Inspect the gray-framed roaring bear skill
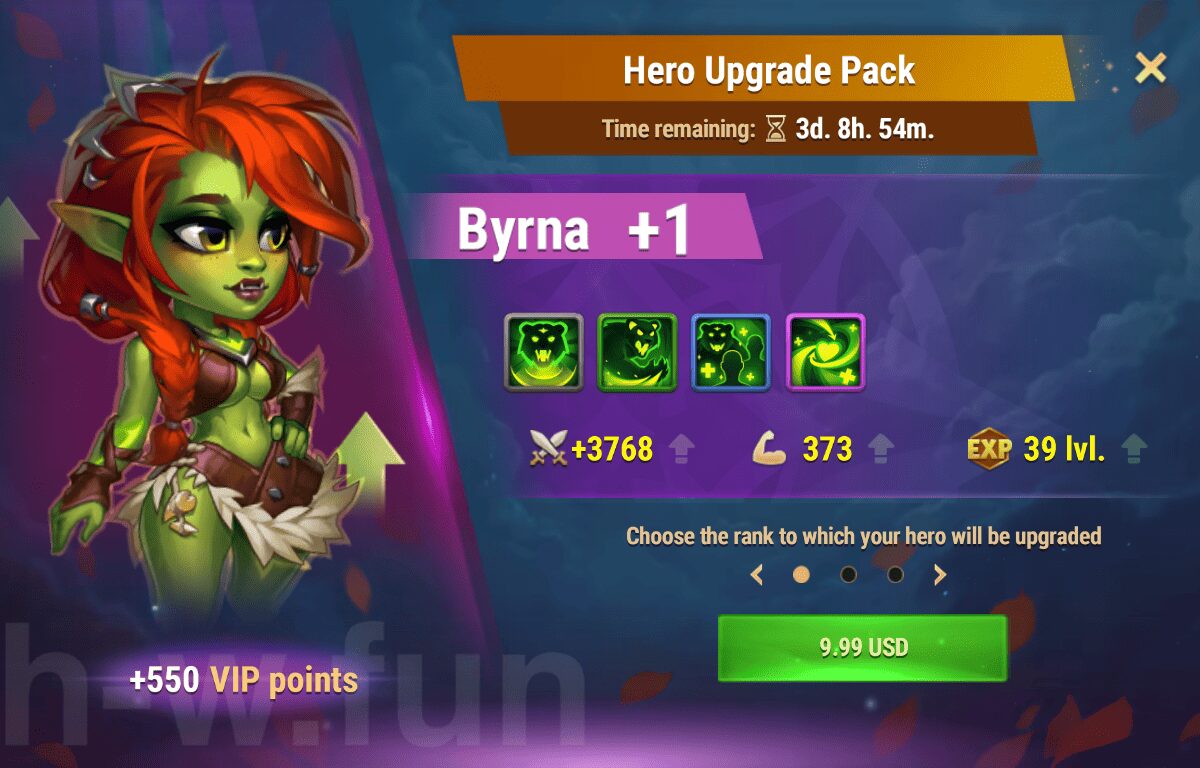The width and height of the screenshot is (1200, 768). [543, 352]
